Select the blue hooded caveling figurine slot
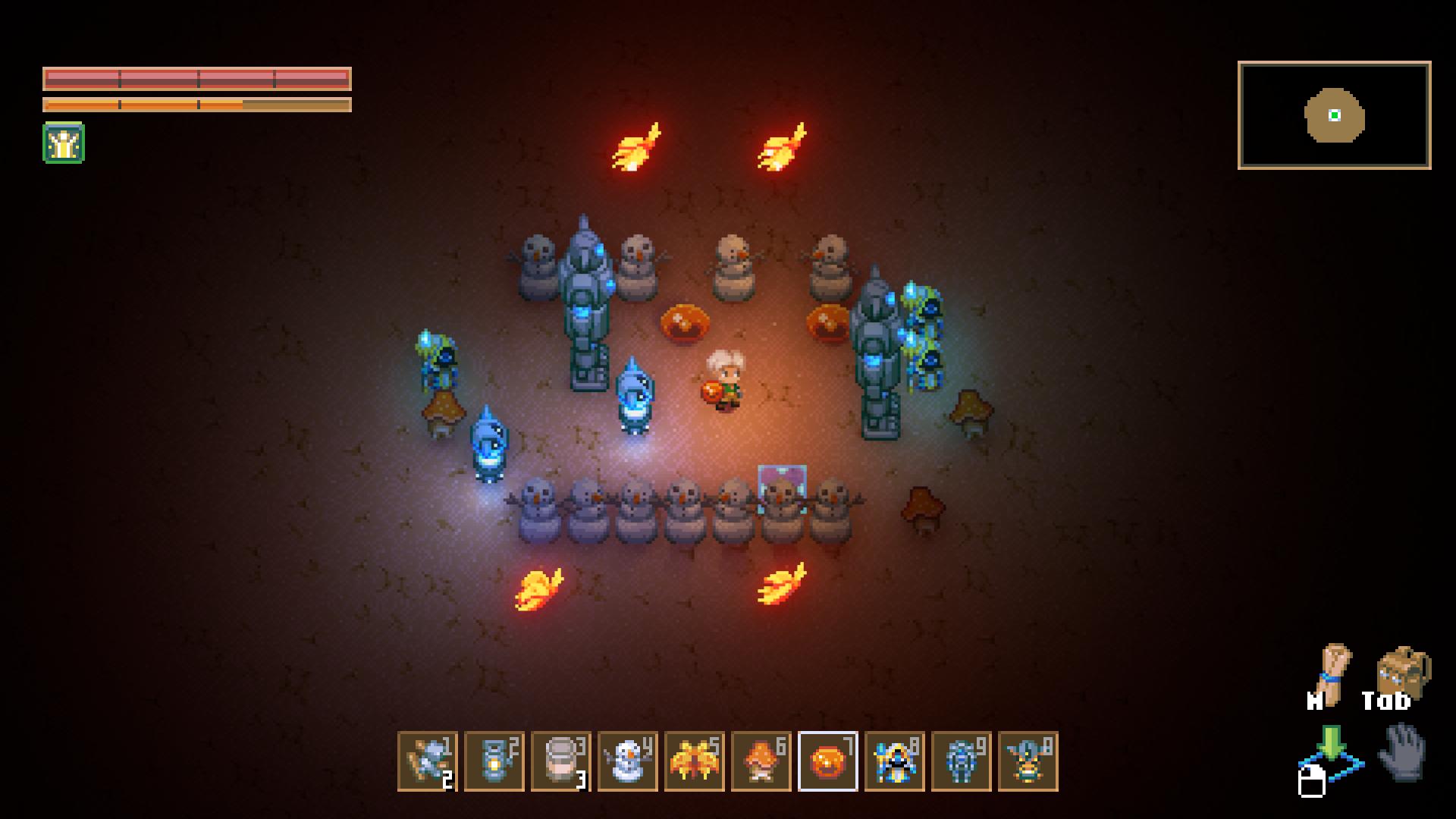 [894, 761]
